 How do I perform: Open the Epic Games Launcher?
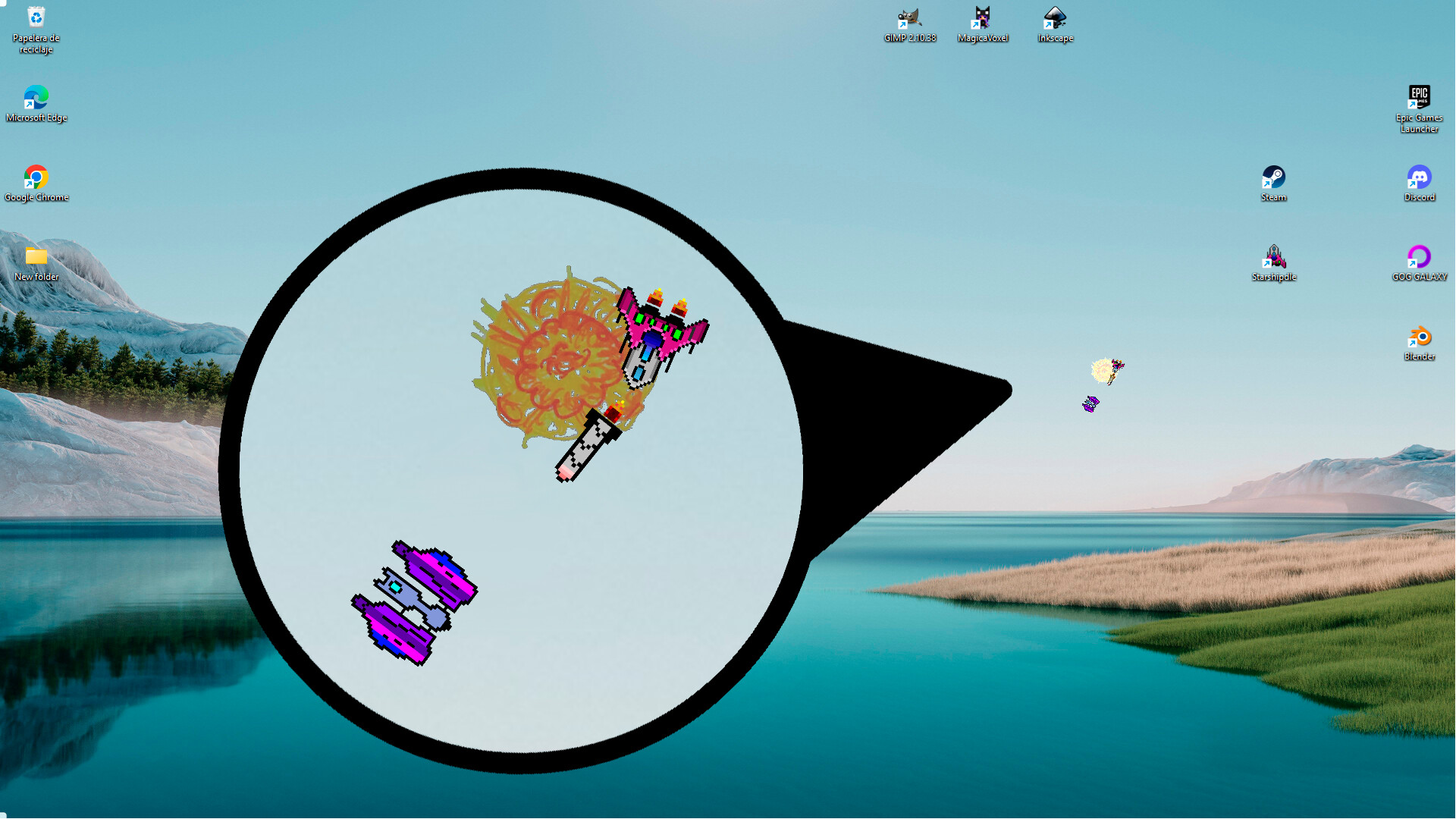[1420, 99]
